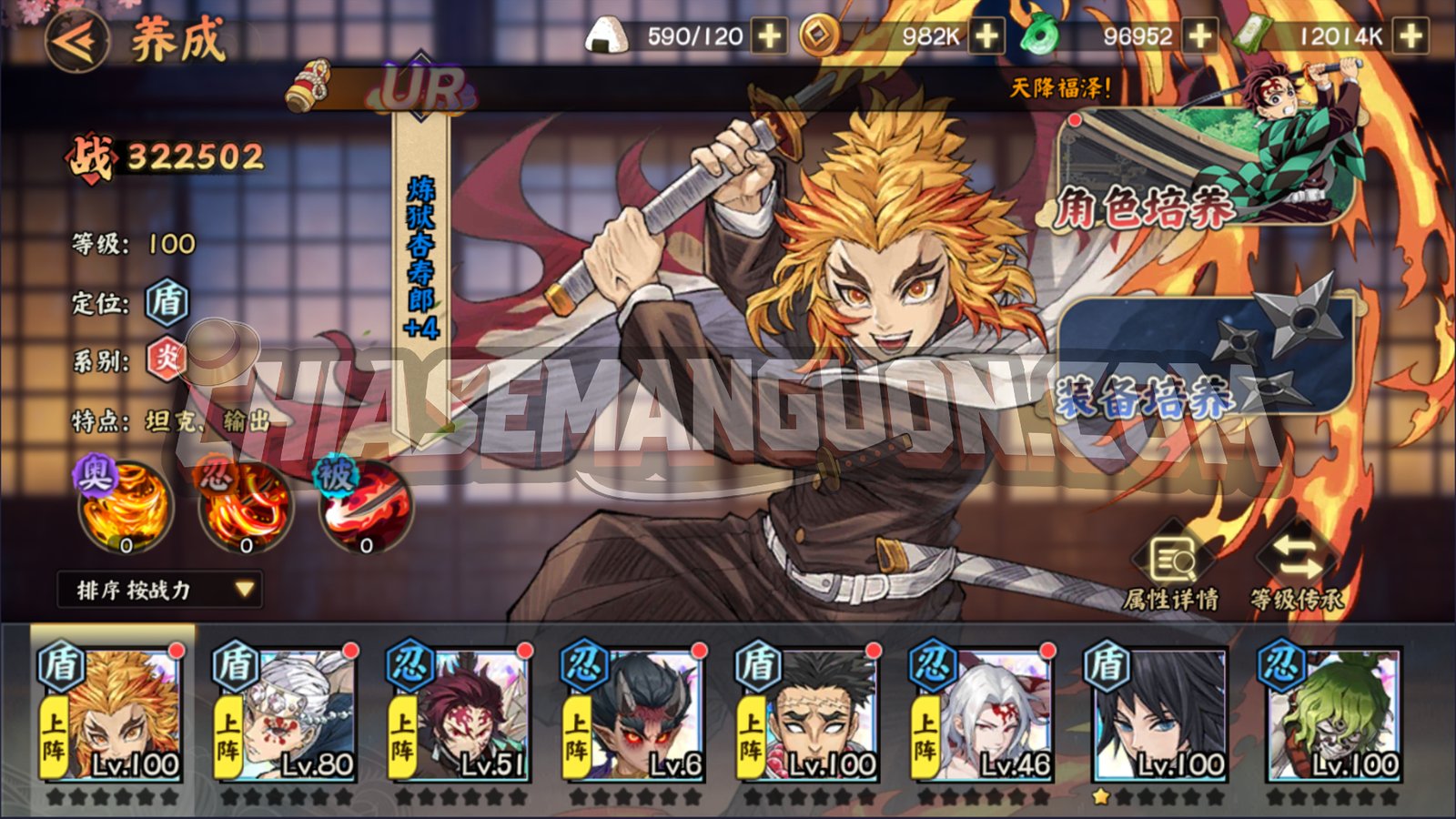1456x819 pixels.
Task: Open the 排序 sort dropdown
Action: click(160, 590)
